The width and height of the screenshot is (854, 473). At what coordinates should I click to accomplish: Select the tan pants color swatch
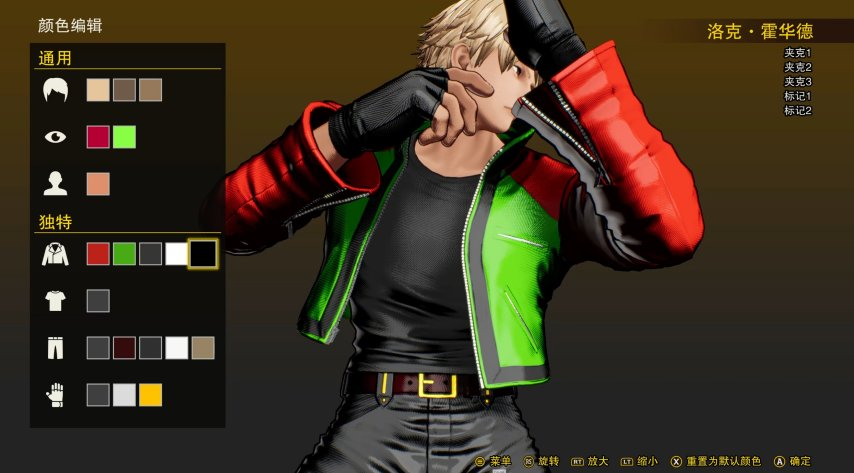pos(203,348)
